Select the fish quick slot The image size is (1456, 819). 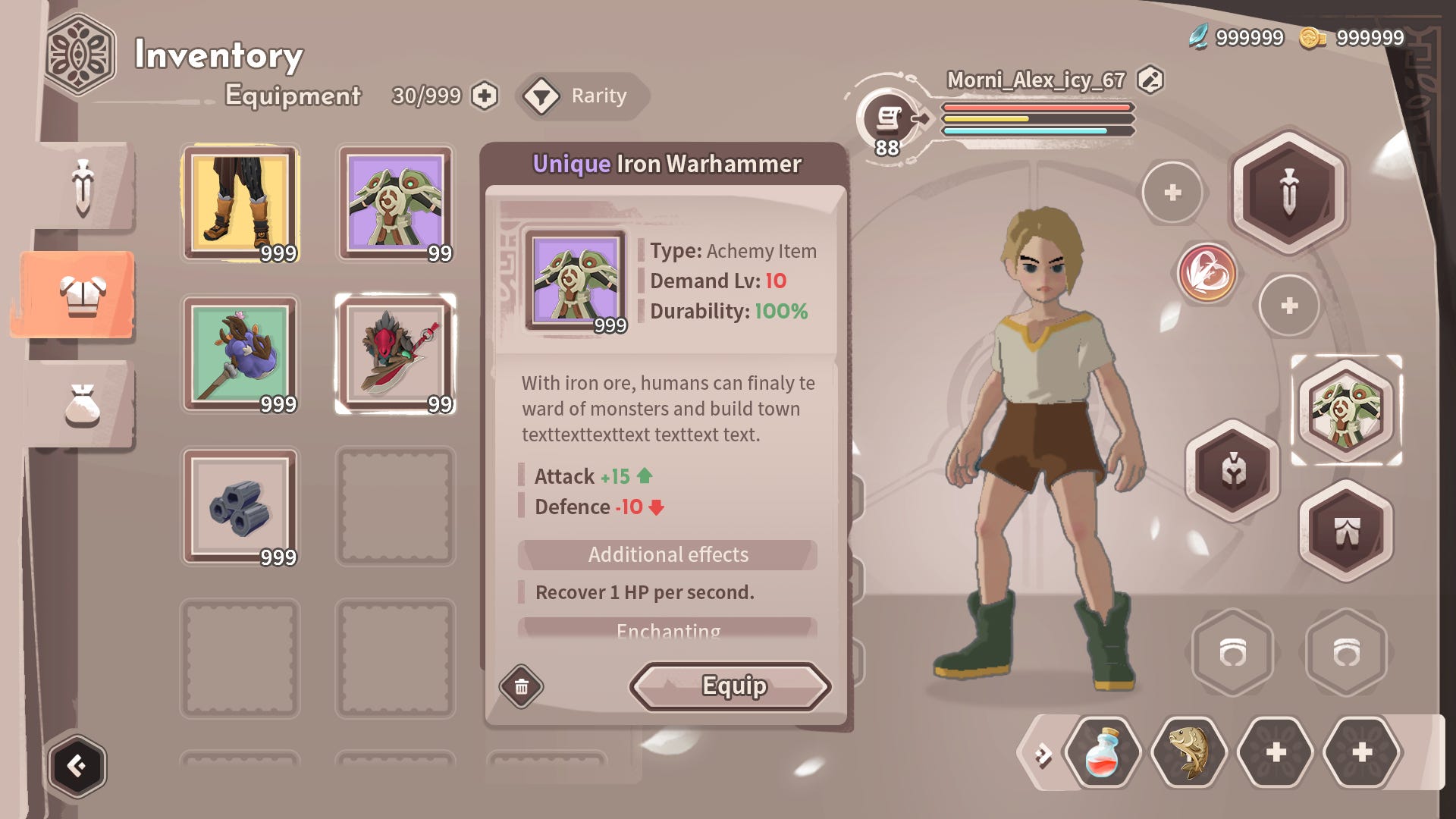coord(1188,753)
